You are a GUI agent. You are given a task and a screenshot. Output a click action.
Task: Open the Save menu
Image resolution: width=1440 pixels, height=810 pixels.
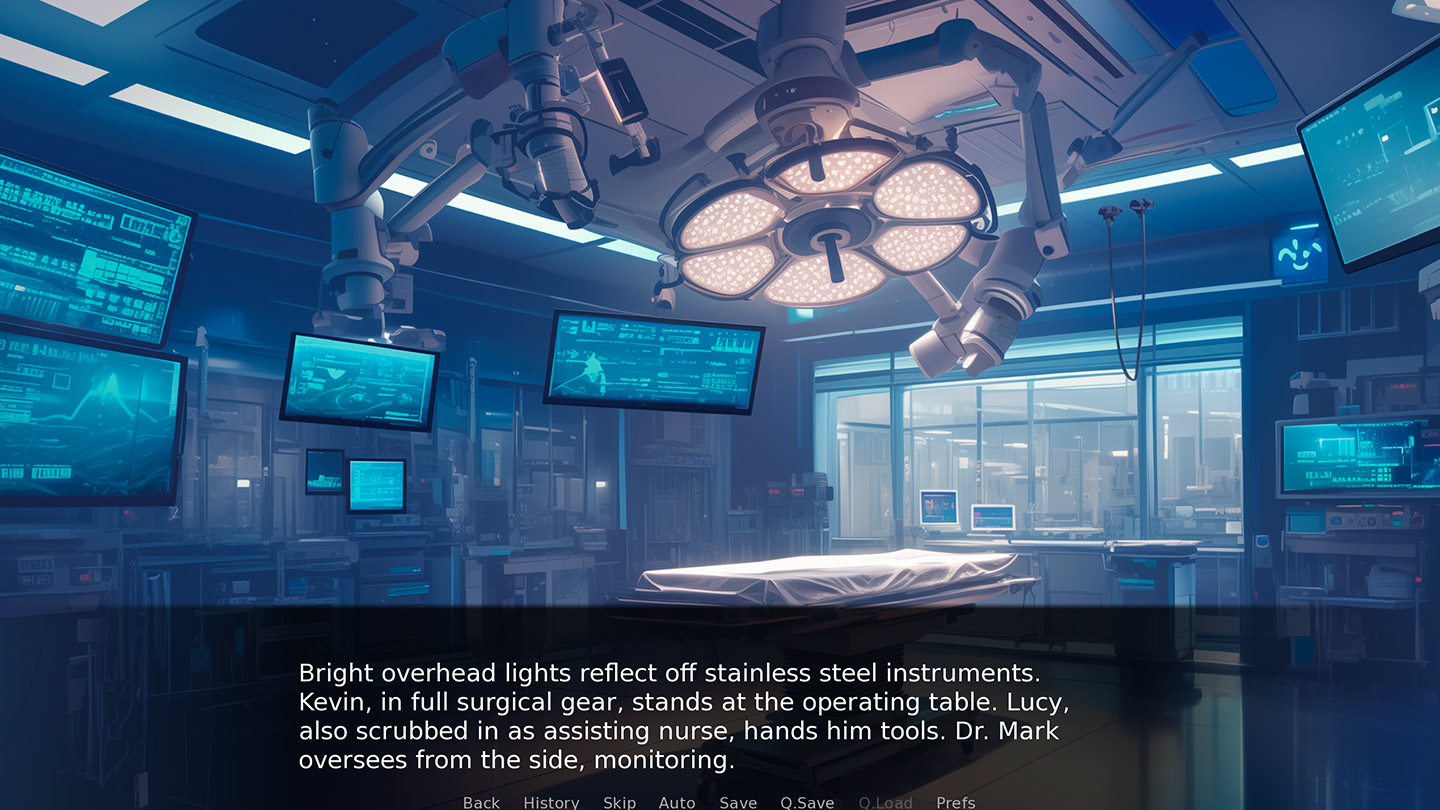[738, 802]
